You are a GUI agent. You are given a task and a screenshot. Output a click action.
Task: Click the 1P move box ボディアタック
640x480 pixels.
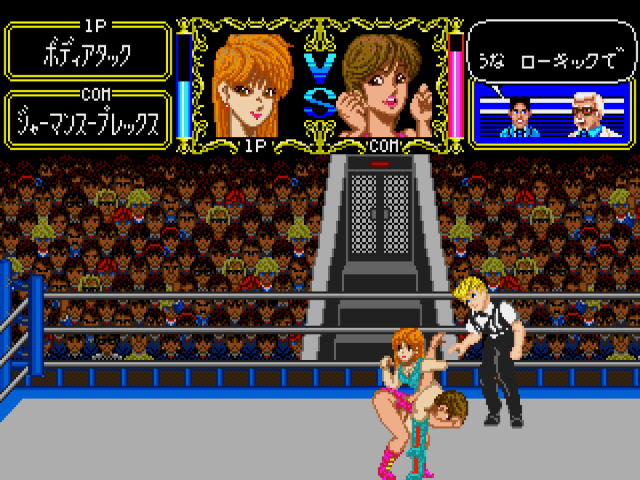[x=88, y=52]
